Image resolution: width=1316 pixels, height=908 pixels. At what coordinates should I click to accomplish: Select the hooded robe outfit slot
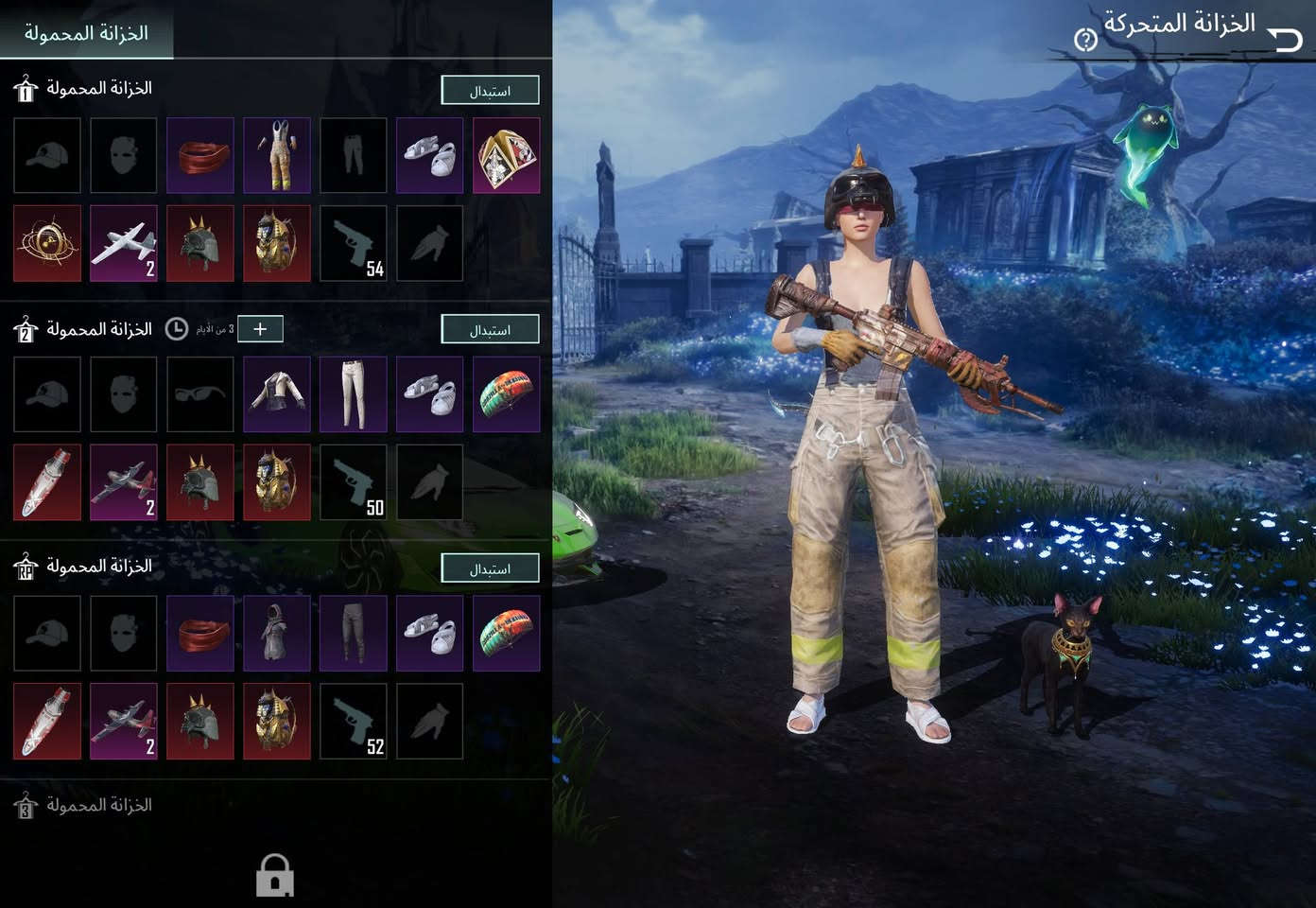[276, 633]
